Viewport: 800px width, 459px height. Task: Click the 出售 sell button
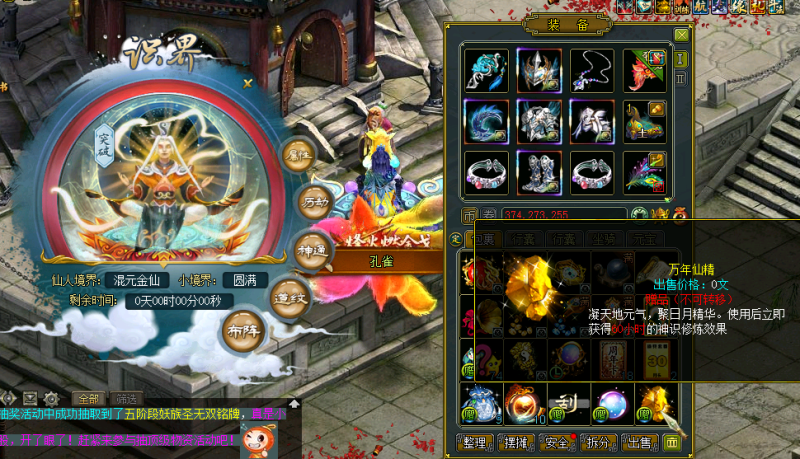642,442
